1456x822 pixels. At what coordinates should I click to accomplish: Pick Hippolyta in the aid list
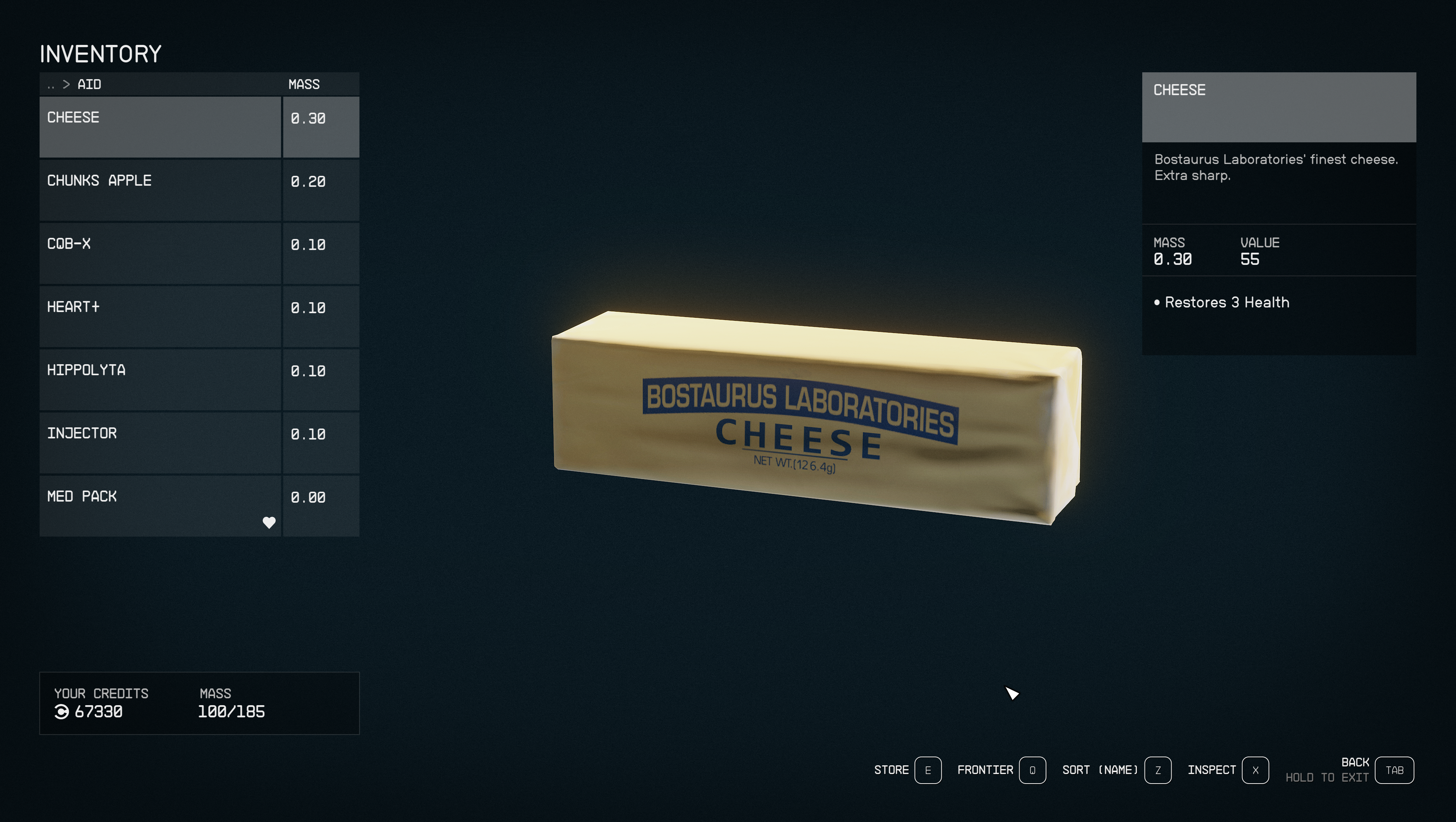(160, 380)
